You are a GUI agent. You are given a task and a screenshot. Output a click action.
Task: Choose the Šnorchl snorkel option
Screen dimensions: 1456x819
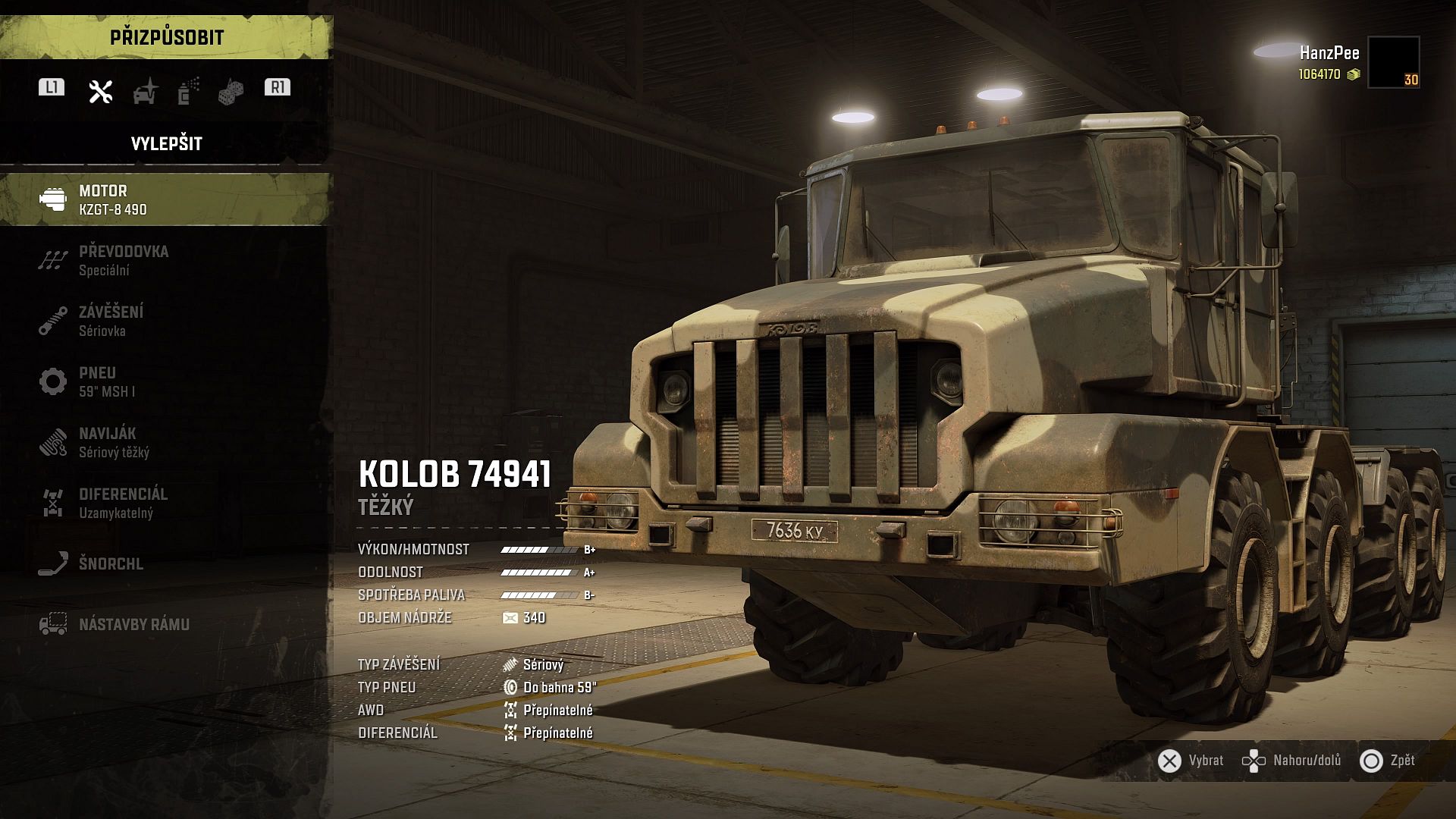pos(165,563)
